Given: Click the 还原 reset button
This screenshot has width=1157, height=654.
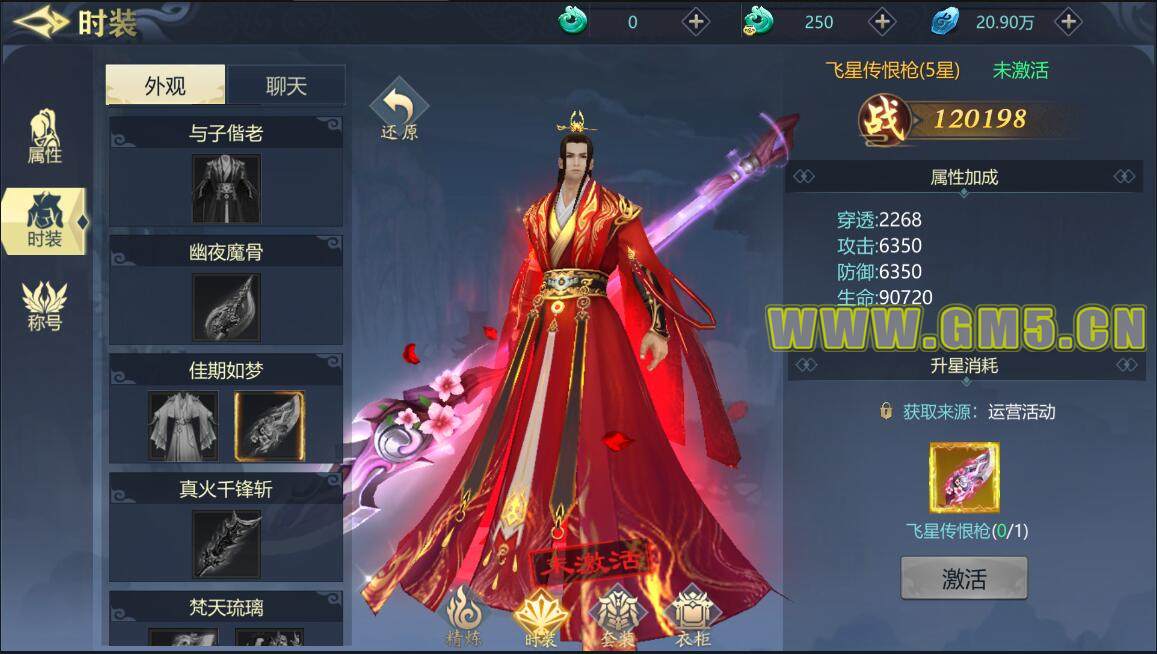Looking at the screenshot, I should tap(399, 112).
